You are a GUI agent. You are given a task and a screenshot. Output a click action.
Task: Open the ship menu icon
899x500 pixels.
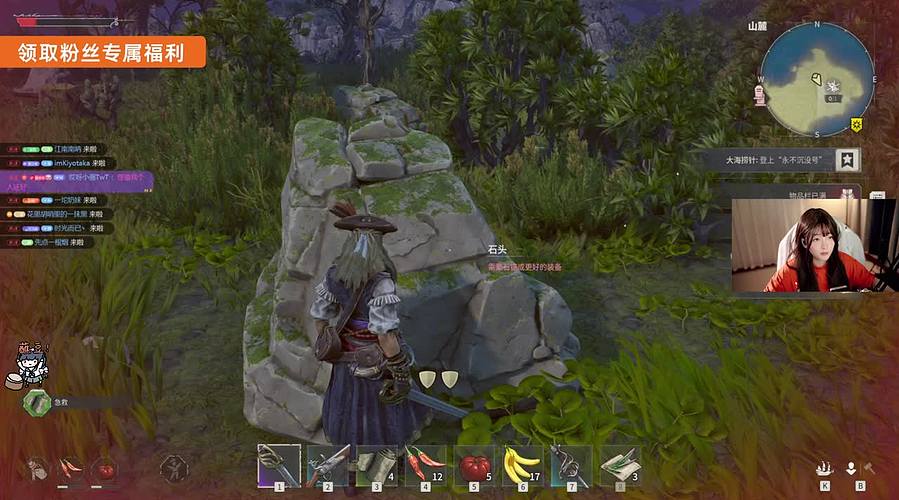(825, 468)
